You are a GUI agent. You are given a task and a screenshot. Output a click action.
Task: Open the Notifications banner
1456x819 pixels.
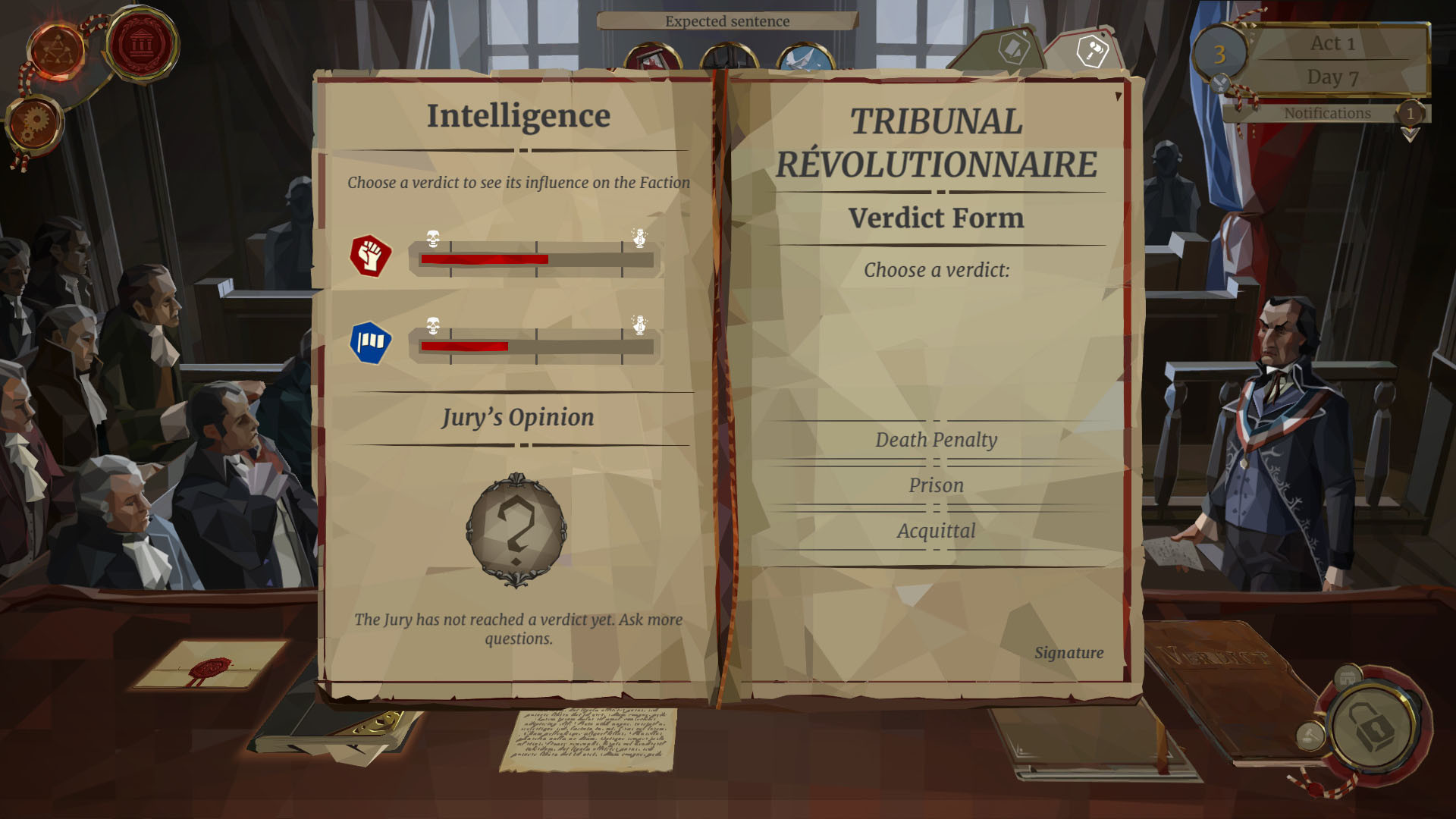pyautogui.click(x=1326, y=112)
